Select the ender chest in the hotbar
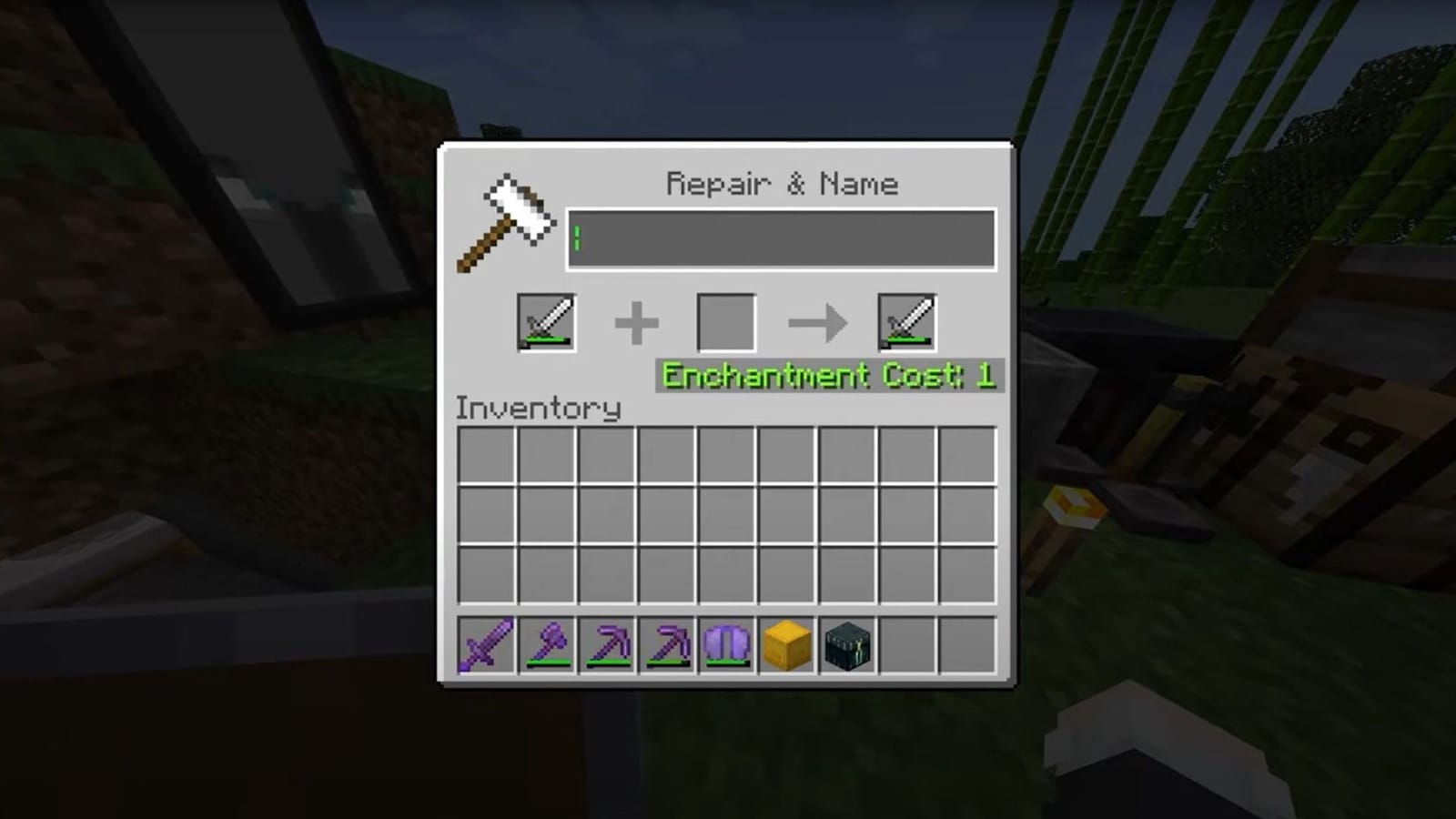 tap(845, 646)
